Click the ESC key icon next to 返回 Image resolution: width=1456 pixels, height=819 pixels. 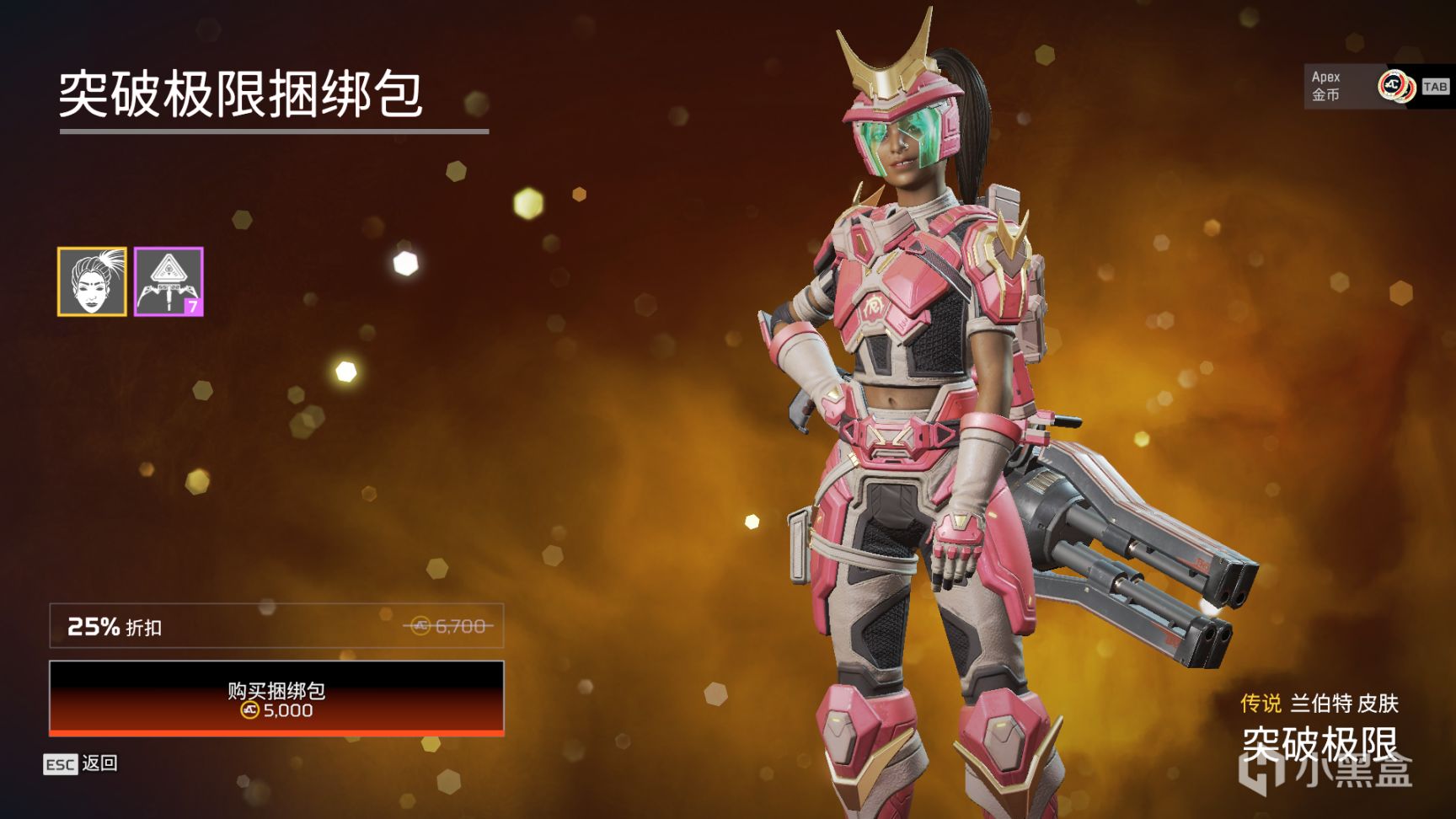tap(62, 766)
